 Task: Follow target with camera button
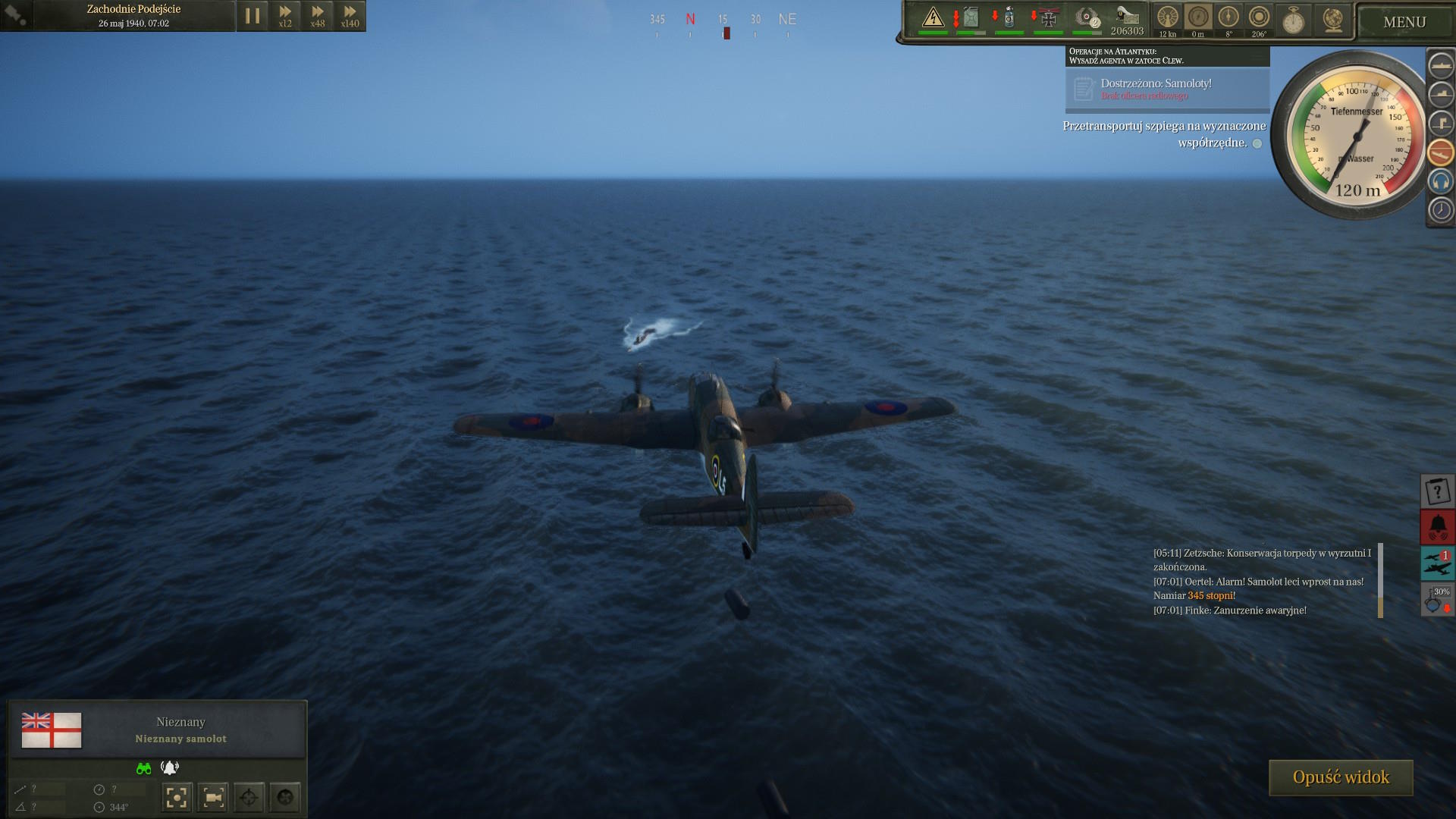[x=213, y=797]
